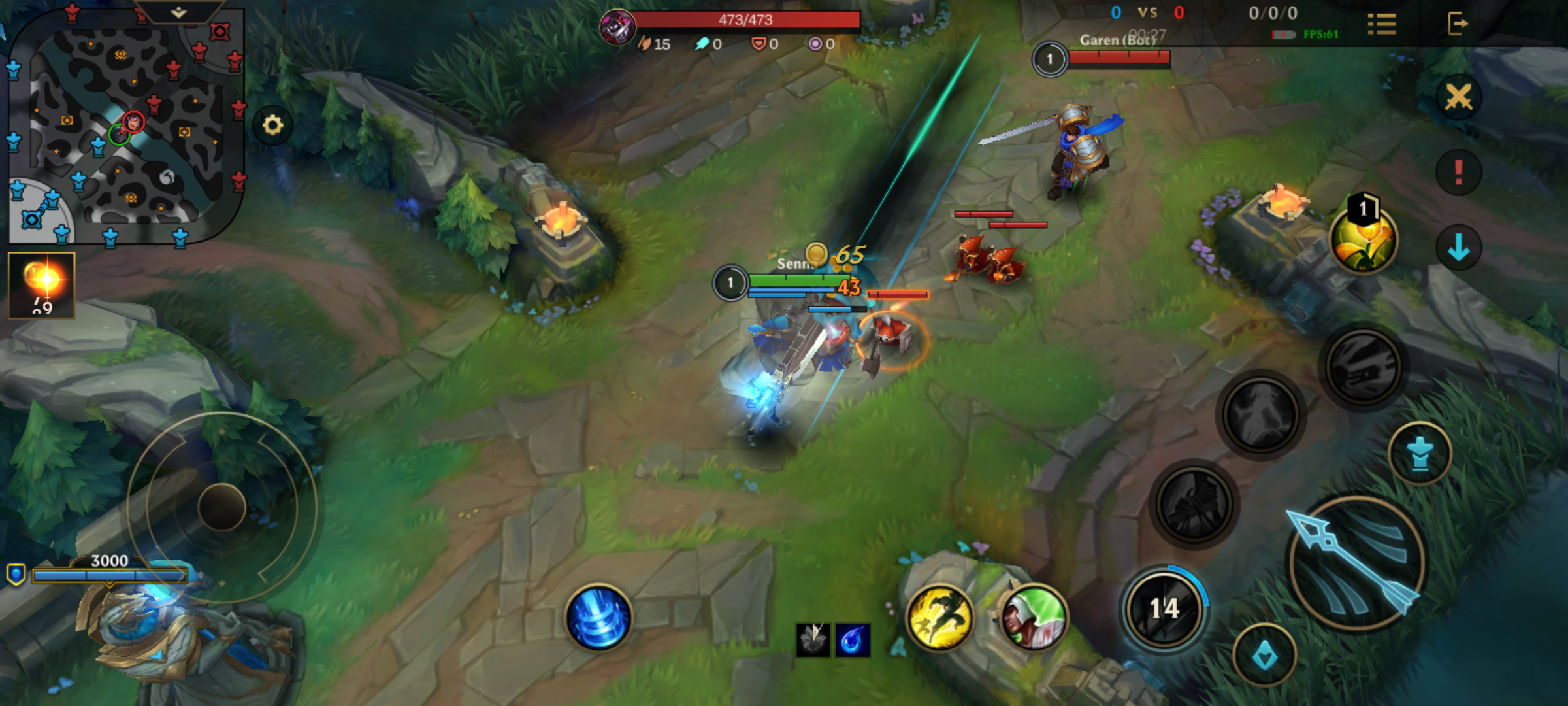
Task: Open the scoreboard list icon
Action: [1382, 24]
